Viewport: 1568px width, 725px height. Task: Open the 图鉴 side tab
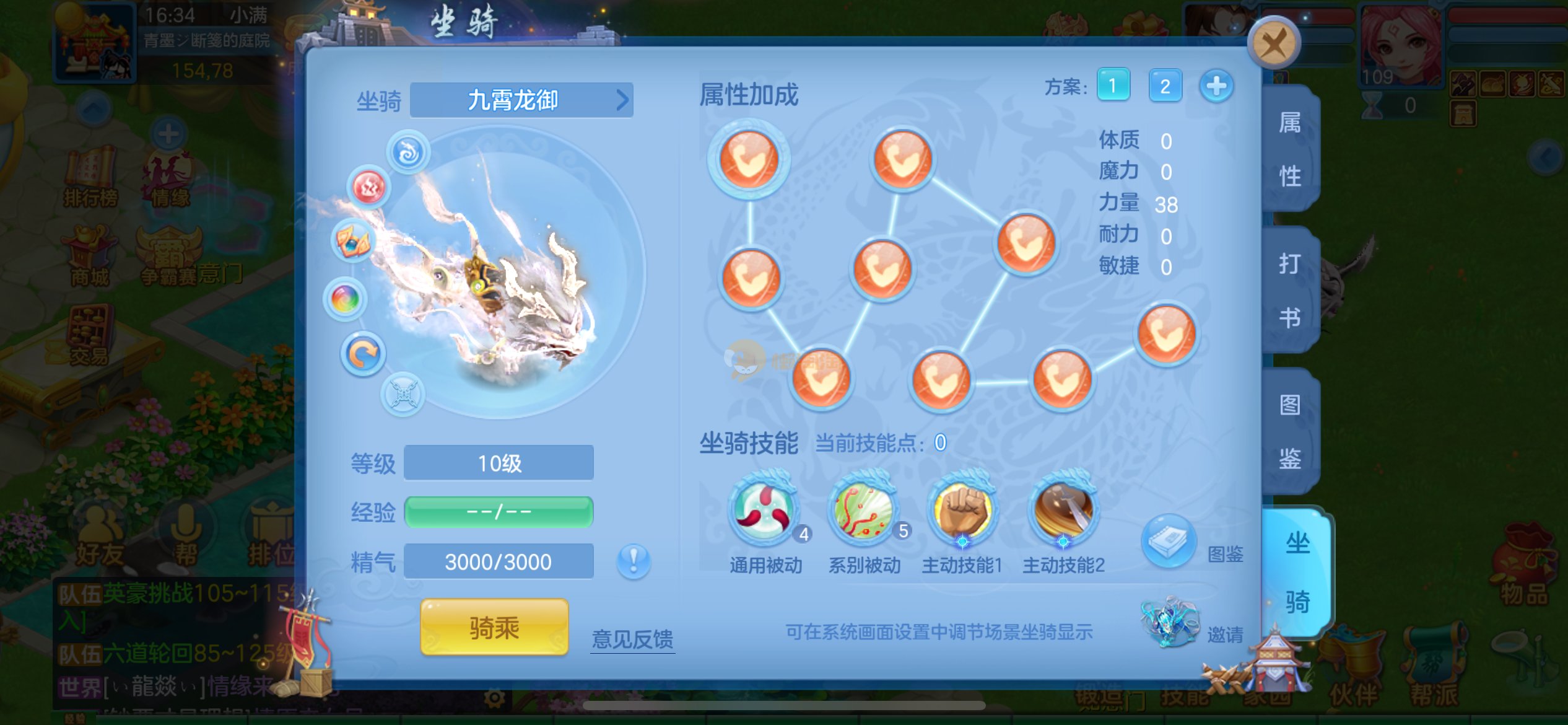[x=1290, y=431]
